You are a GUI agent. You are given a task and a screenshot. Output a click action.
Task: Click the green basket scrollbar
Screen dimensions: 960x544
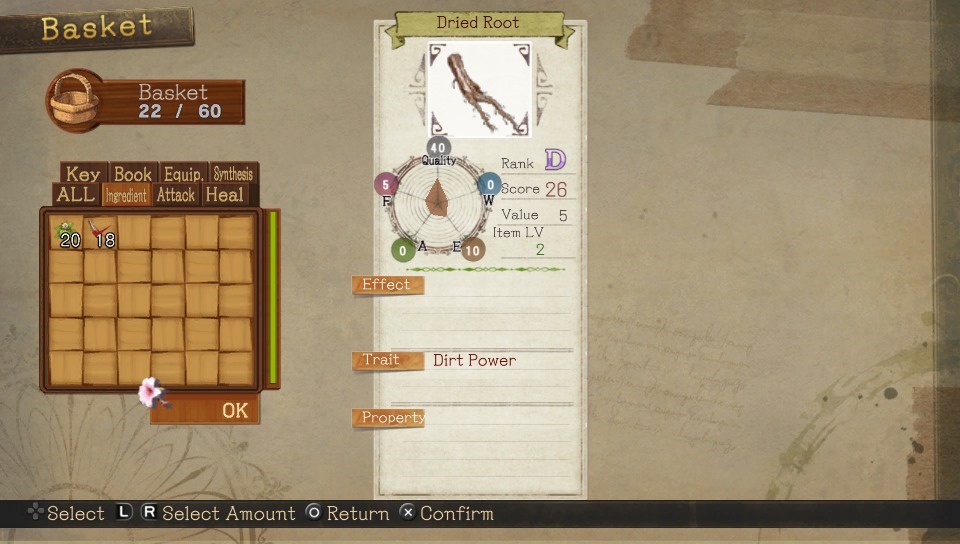[272, 297]
